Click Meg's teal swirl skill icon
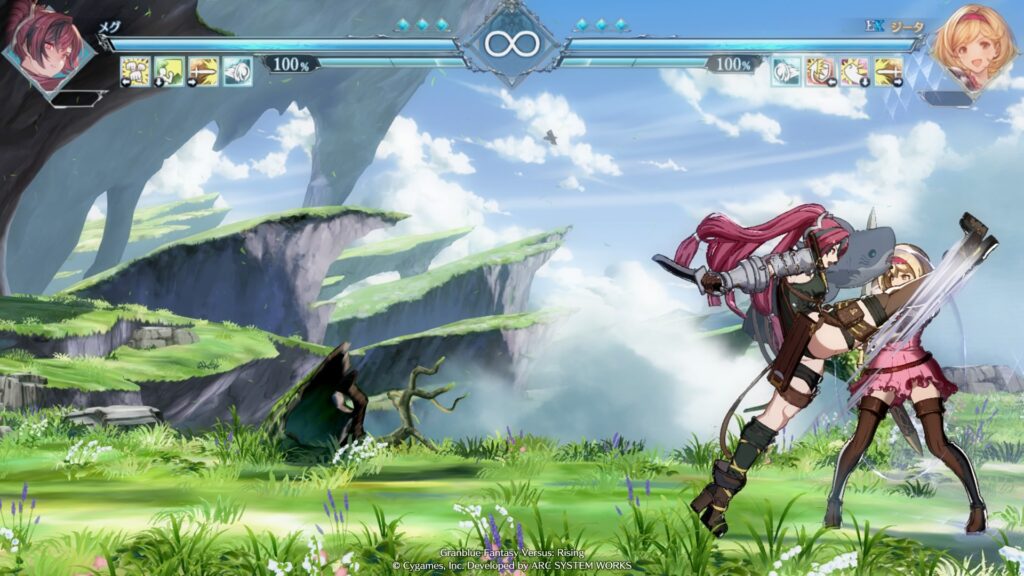Image resolution: width=1024 pixels, height=576 pixels. tap(237, 71)
